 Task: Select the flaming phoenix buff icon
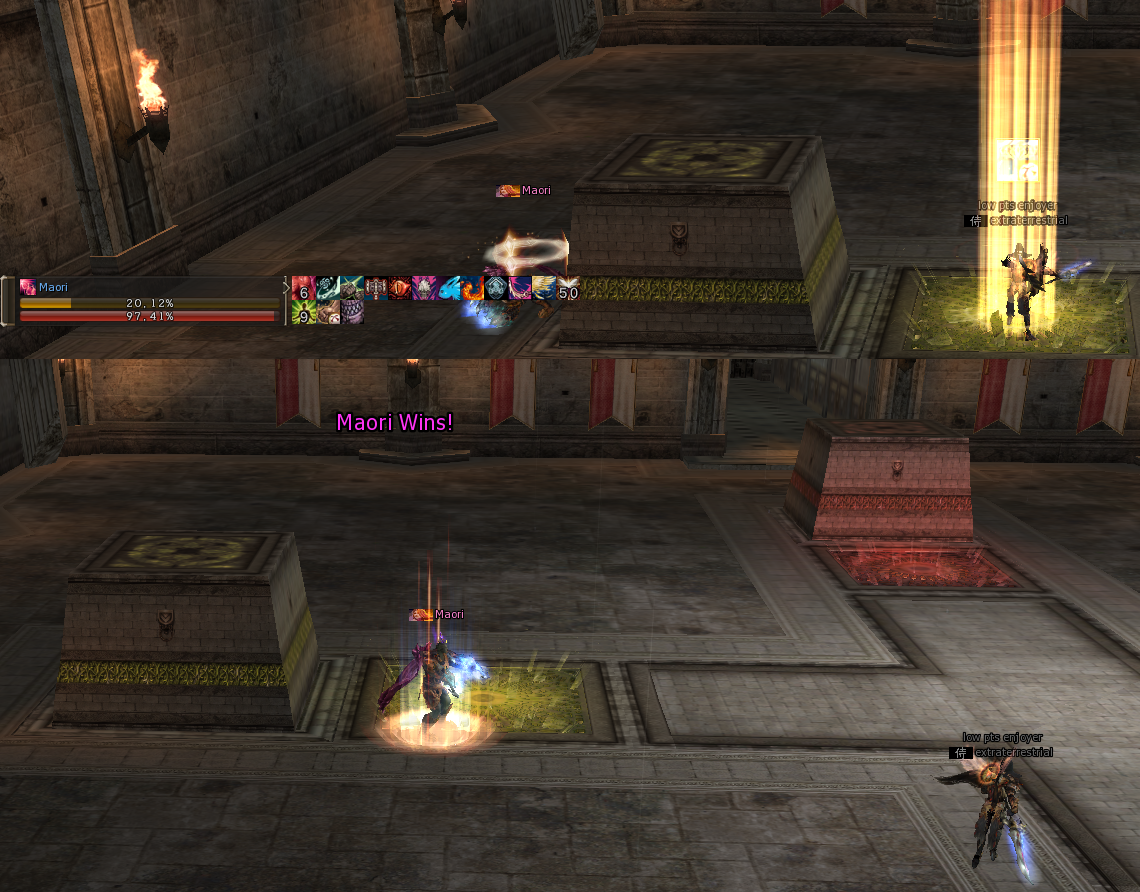(x=472, y=288)
